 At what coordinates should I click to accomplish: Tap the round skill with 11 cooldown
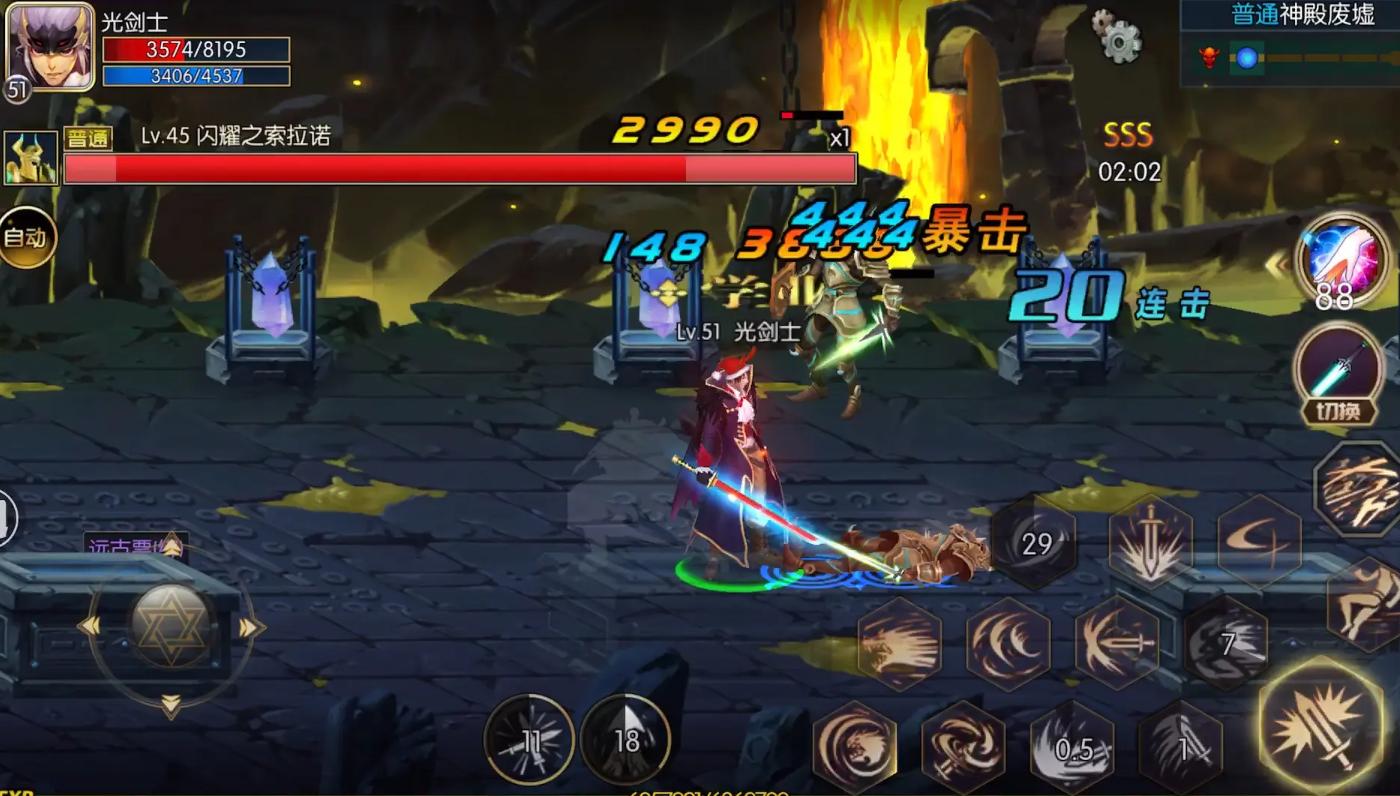coord(529,741)
